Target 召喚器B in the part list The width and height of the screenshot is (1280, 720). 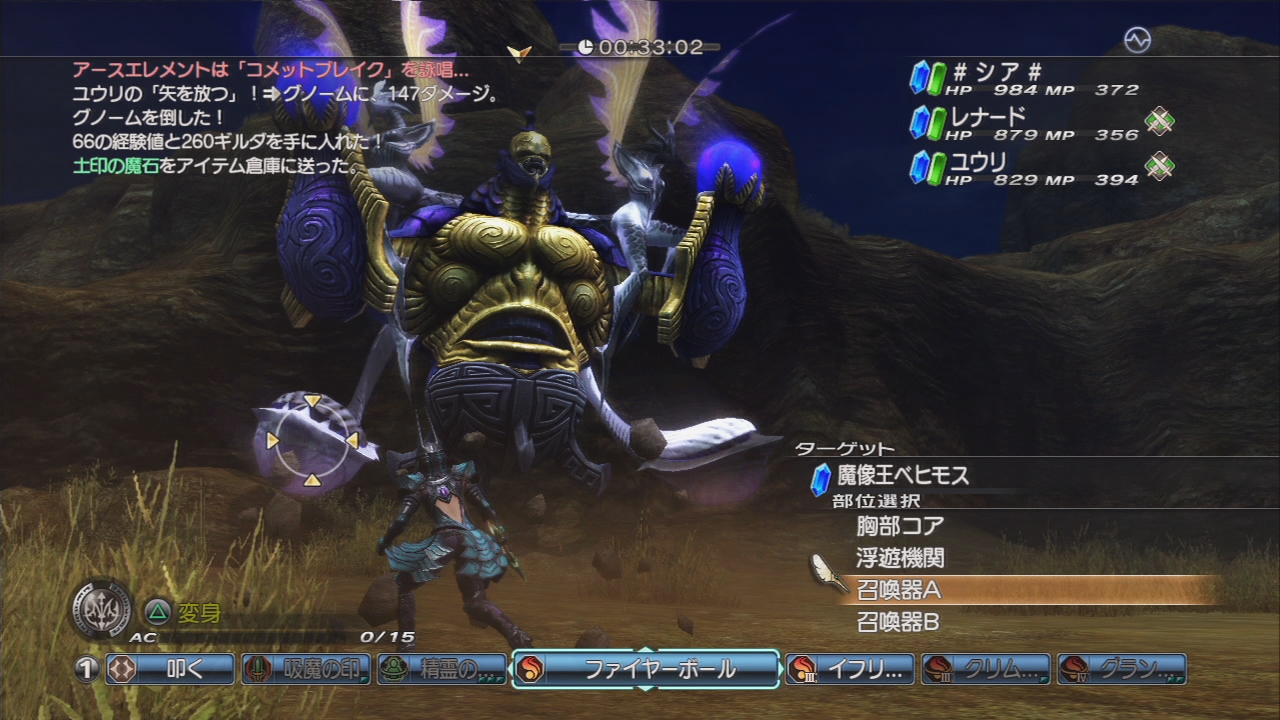click(898, 623)
